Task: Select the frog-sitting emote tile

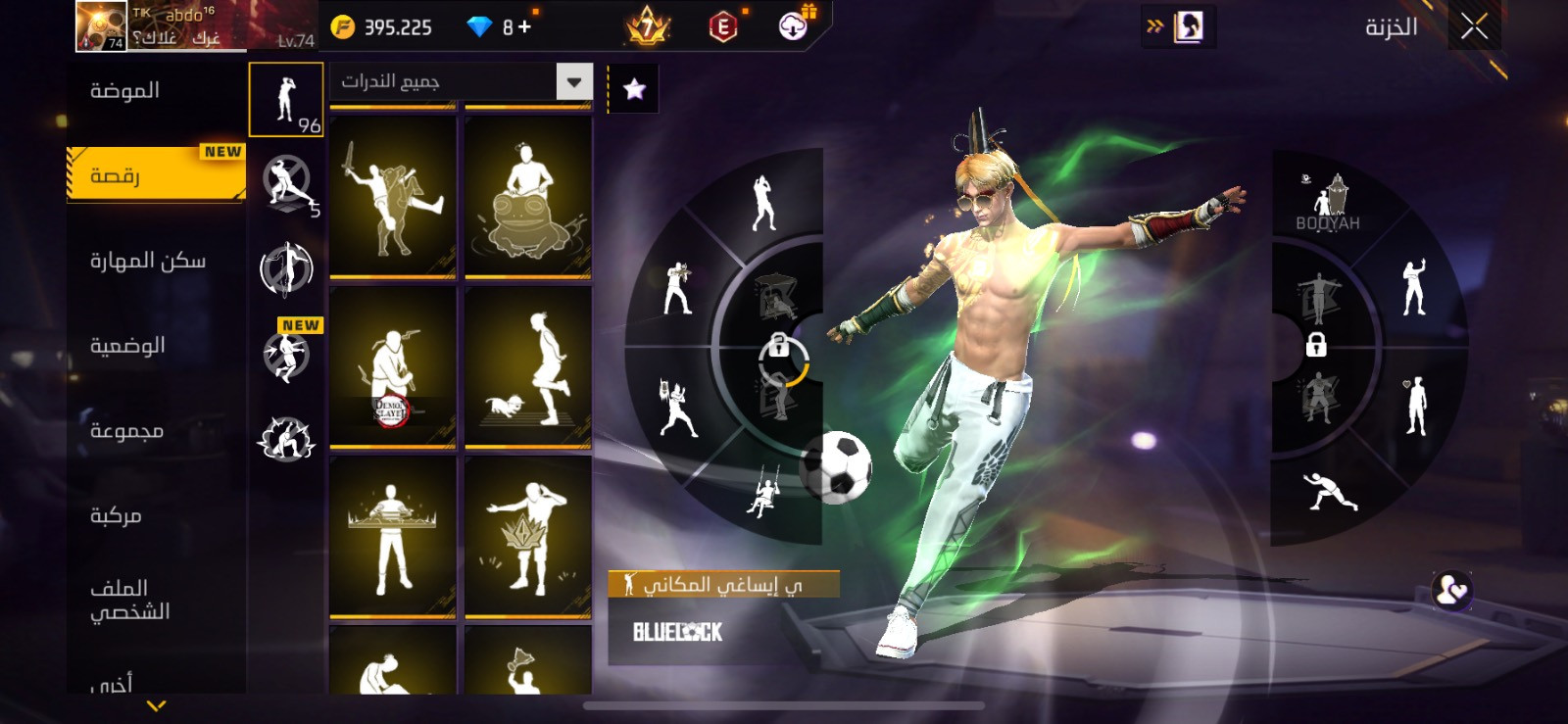Action: point(528,196)
